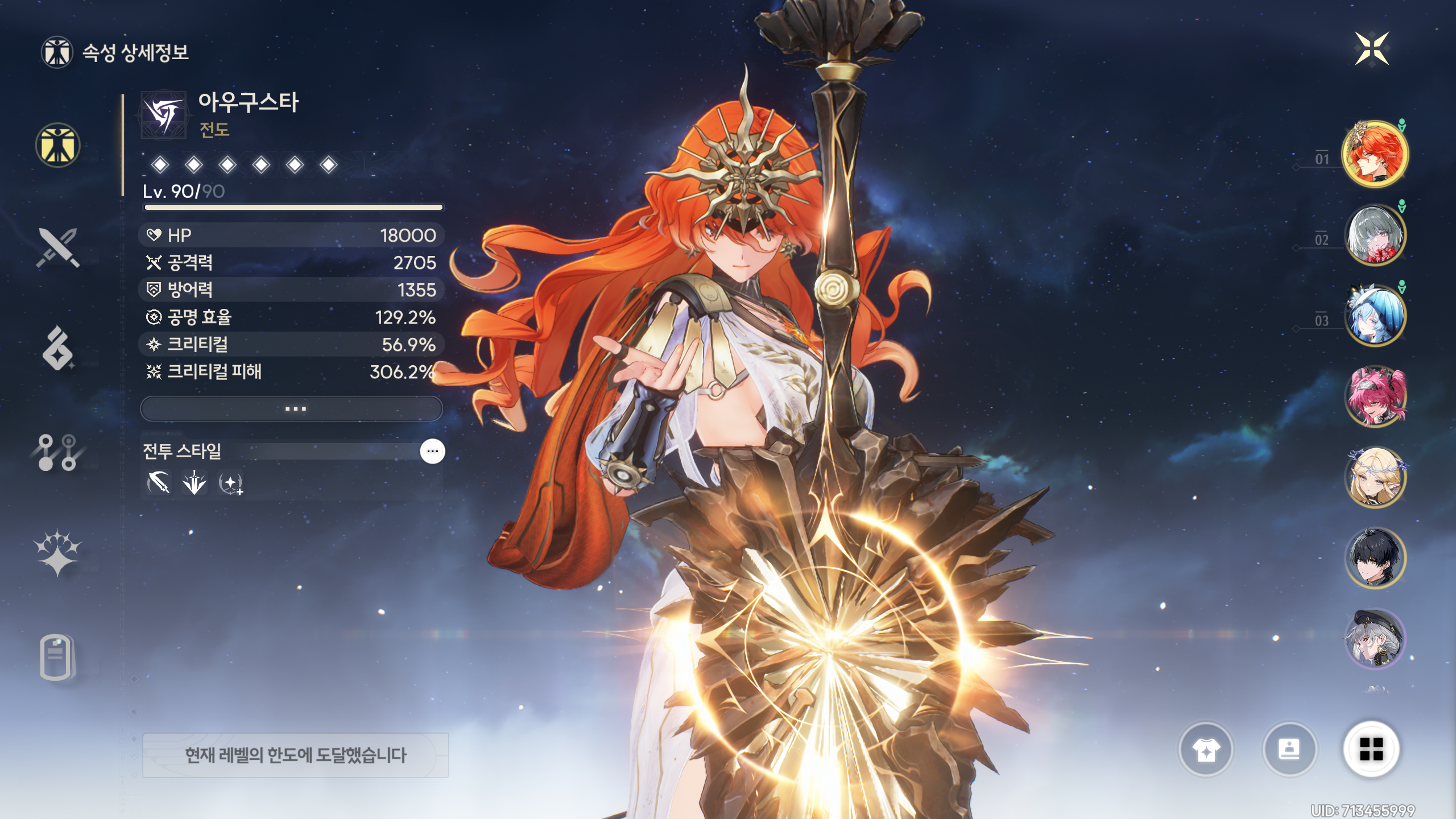The width and height of the screenshot is (1456, 819).
Task: Open the four-square grid view button
Action: (1371, 749)
